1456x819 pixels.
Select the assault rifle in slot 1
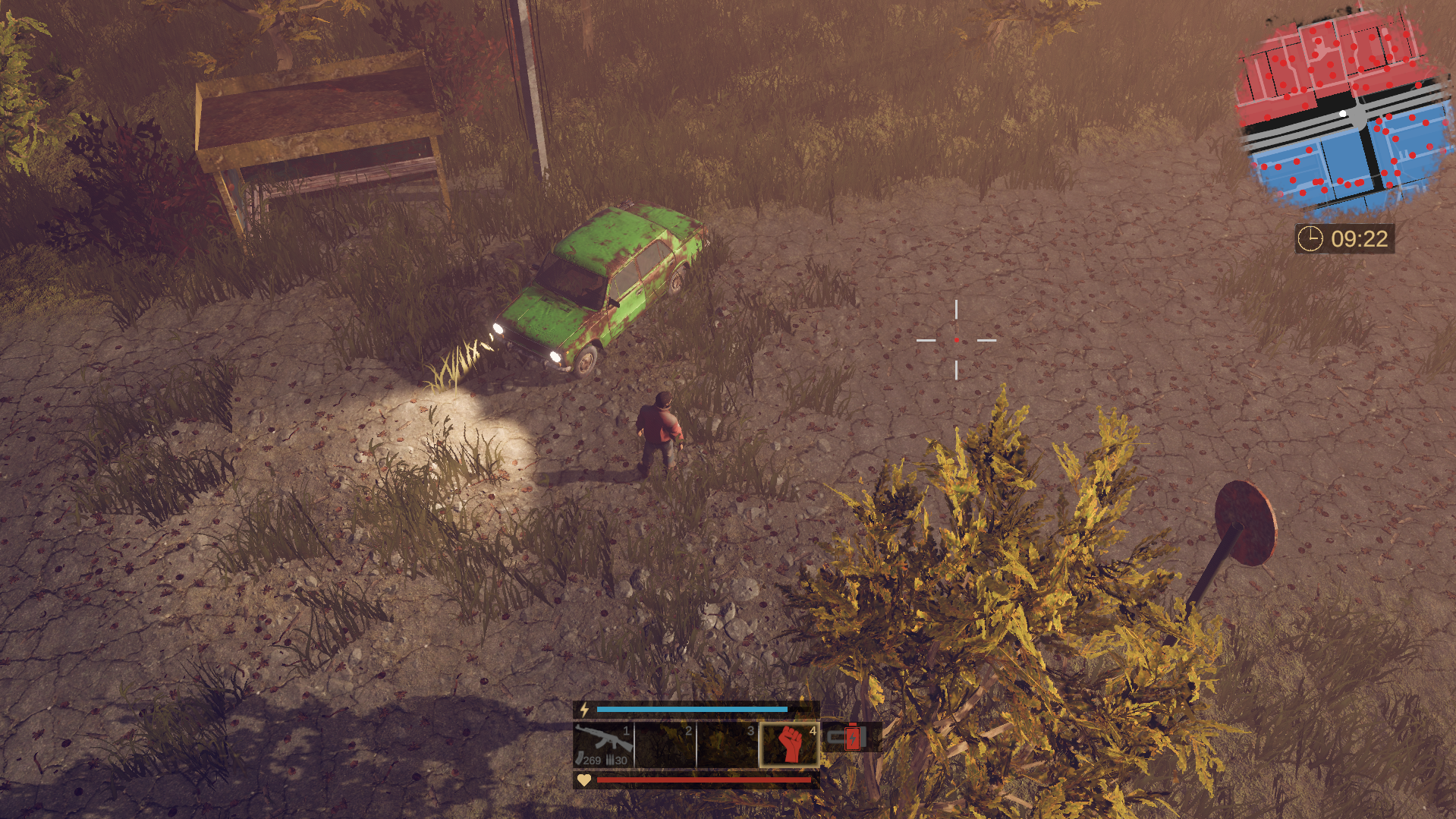[603, 744]
